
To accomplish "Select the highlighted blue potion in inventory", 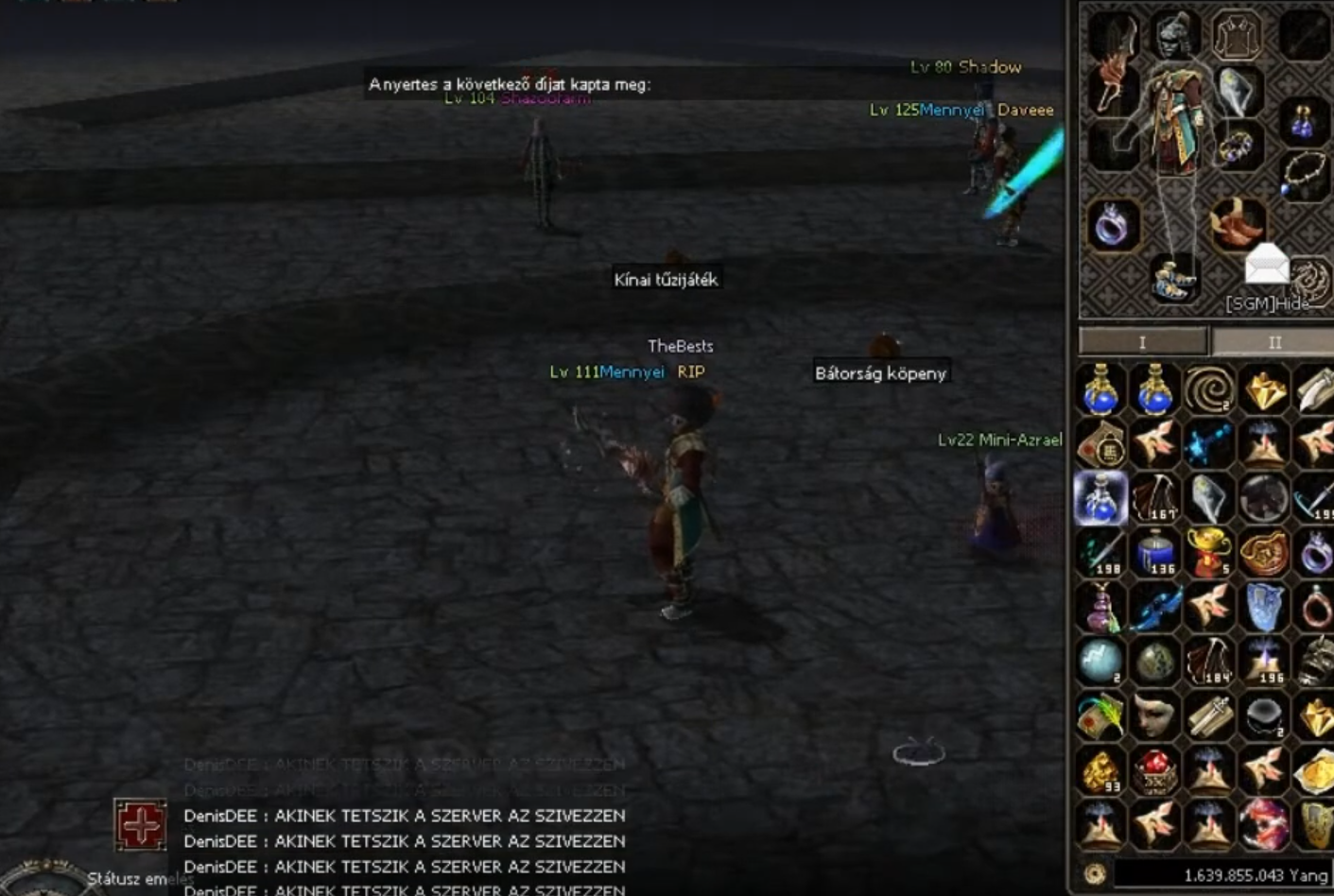I will [1100, 498].
